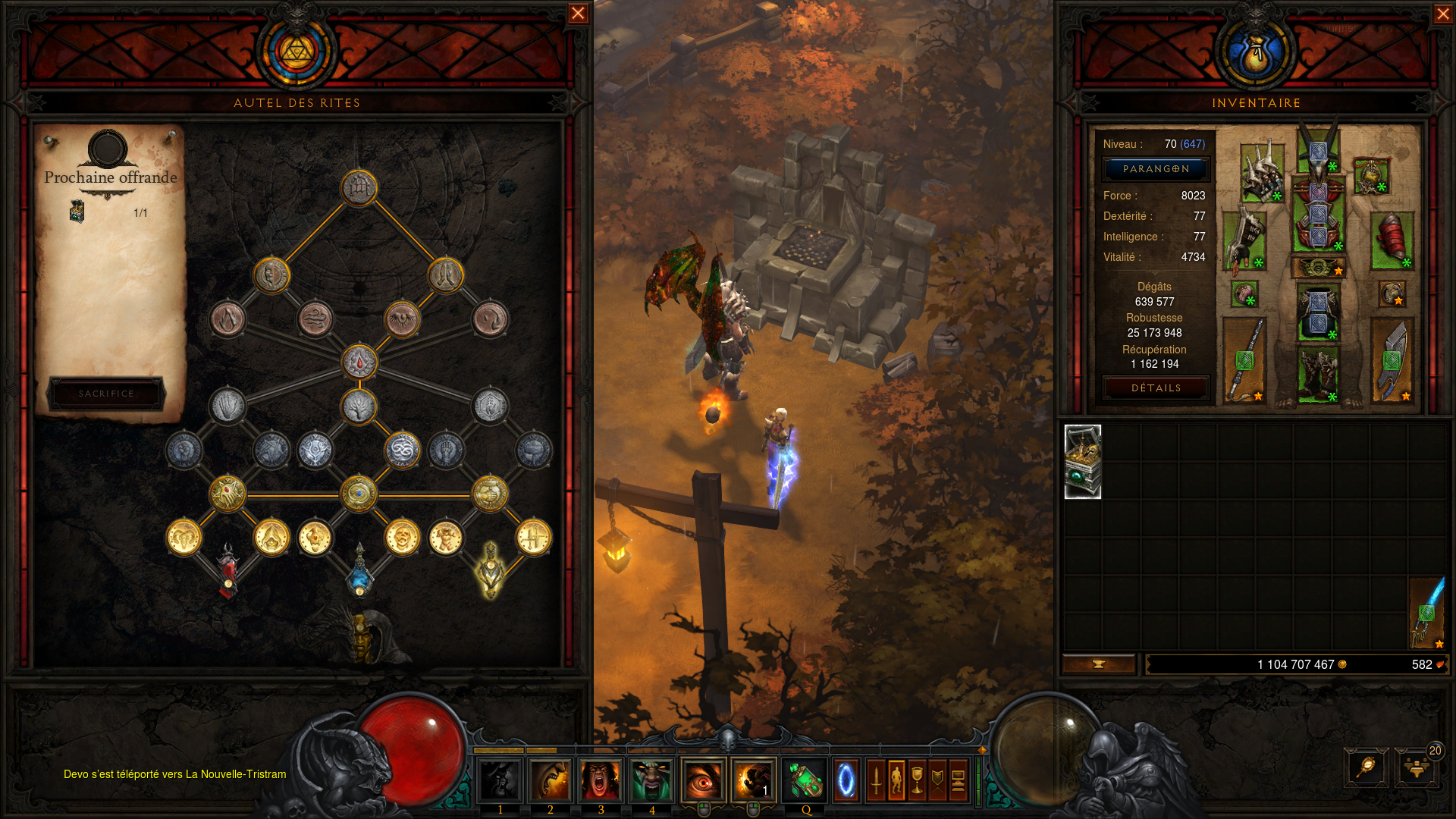Close the Inventaire panel
Screen dimensions: 1456x819
pos(1443,14)
